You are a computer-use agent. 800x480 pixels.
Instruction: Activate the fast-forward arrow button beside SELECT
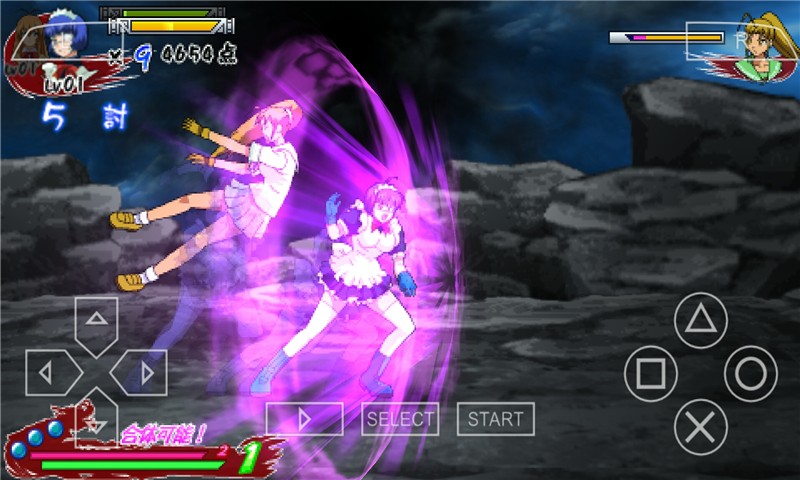tap(304, 419)
